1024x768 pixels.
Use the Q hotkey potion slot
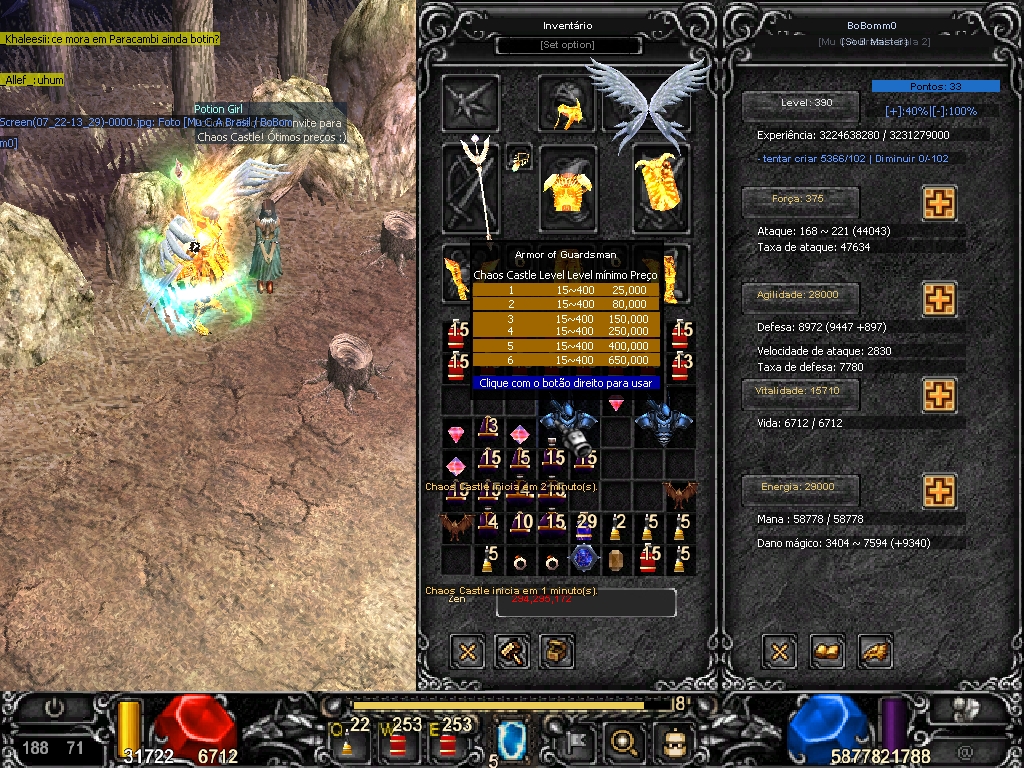pyautogui.click(x=351, y=739)
